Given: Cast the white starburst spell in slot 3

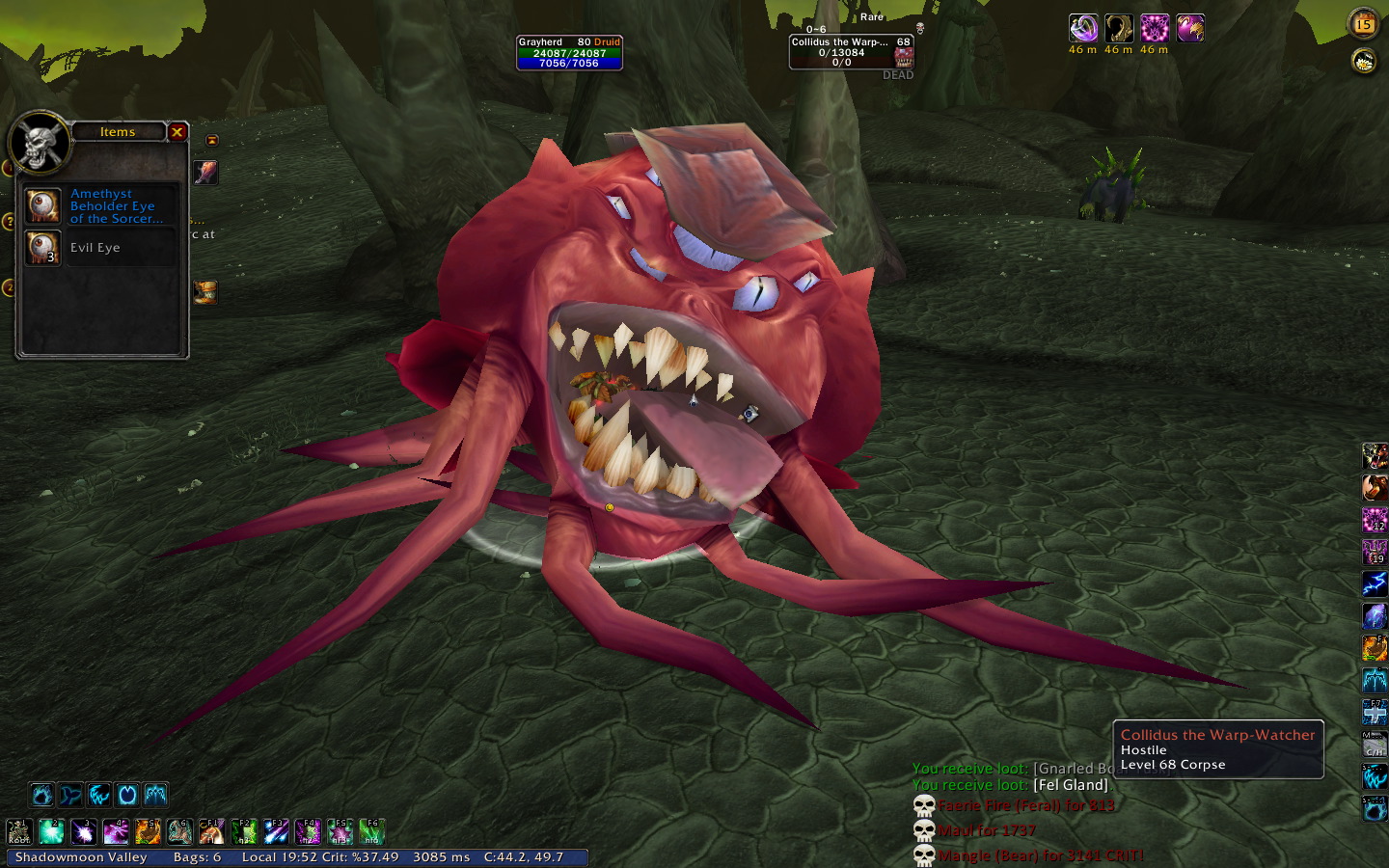Looking at the screenshot, I should pos(84,831).
